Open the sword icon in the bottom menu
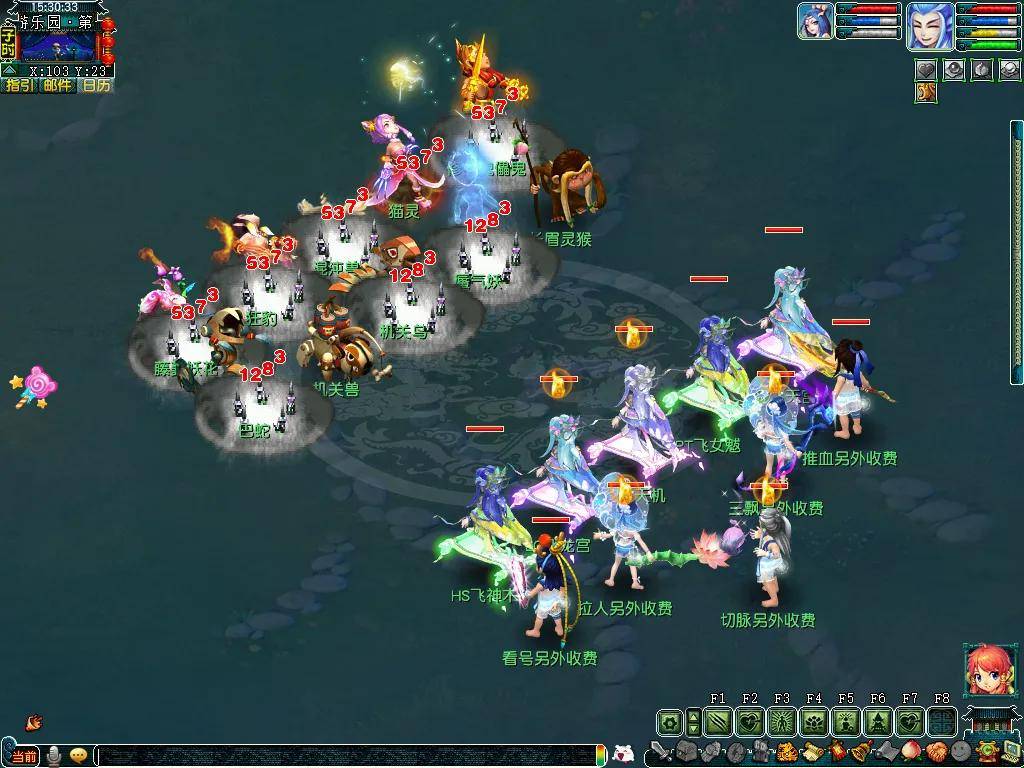 pyautogui.click(x=660, y=752)
